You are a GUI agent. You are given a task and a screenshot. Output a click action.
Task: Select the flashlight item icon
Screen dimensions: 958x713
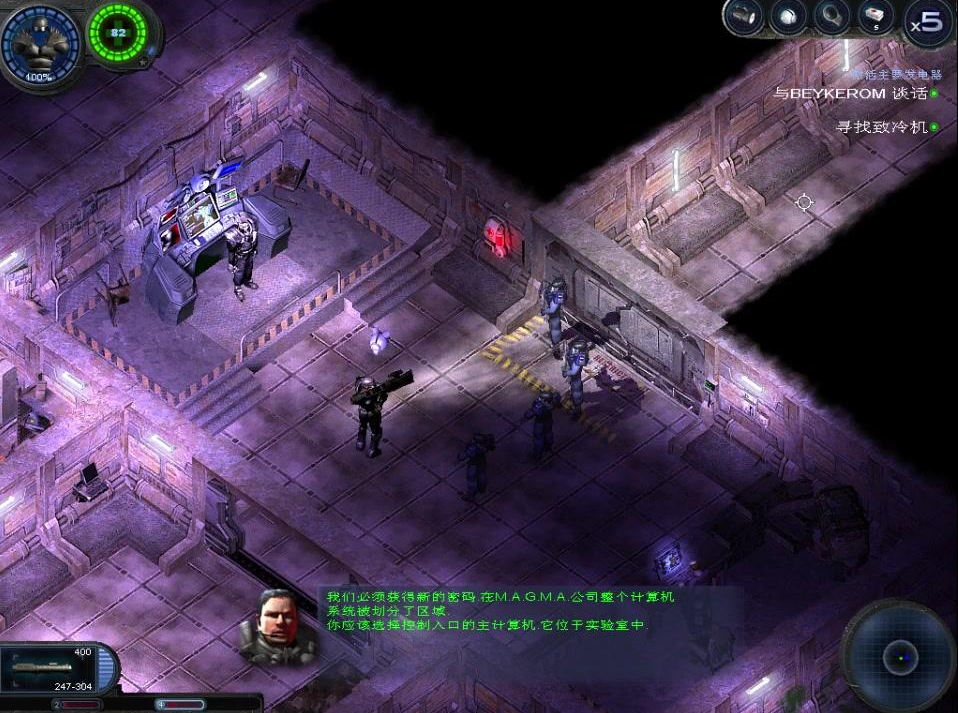click(743, 16)
